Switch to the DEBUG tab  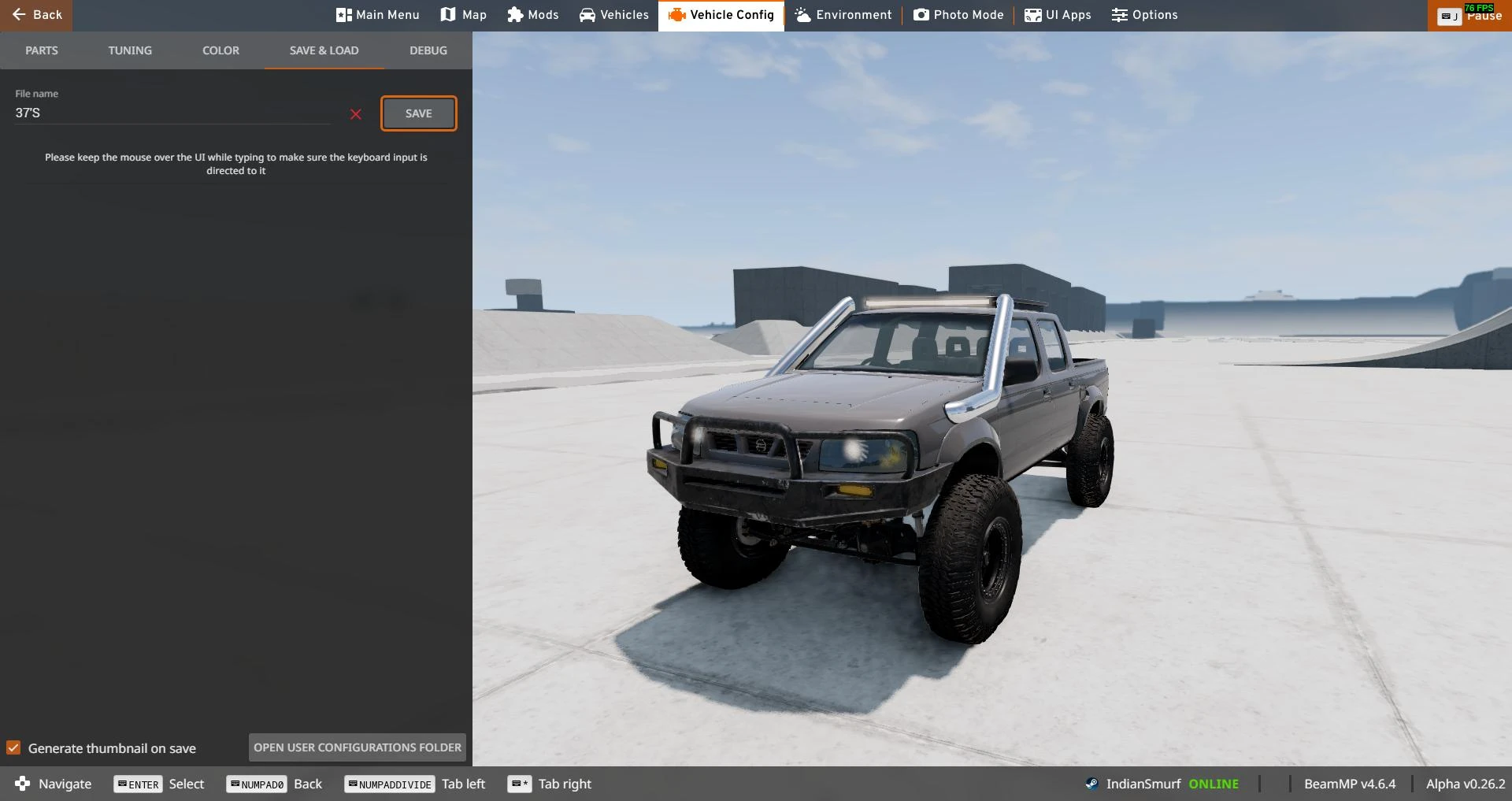428,50
